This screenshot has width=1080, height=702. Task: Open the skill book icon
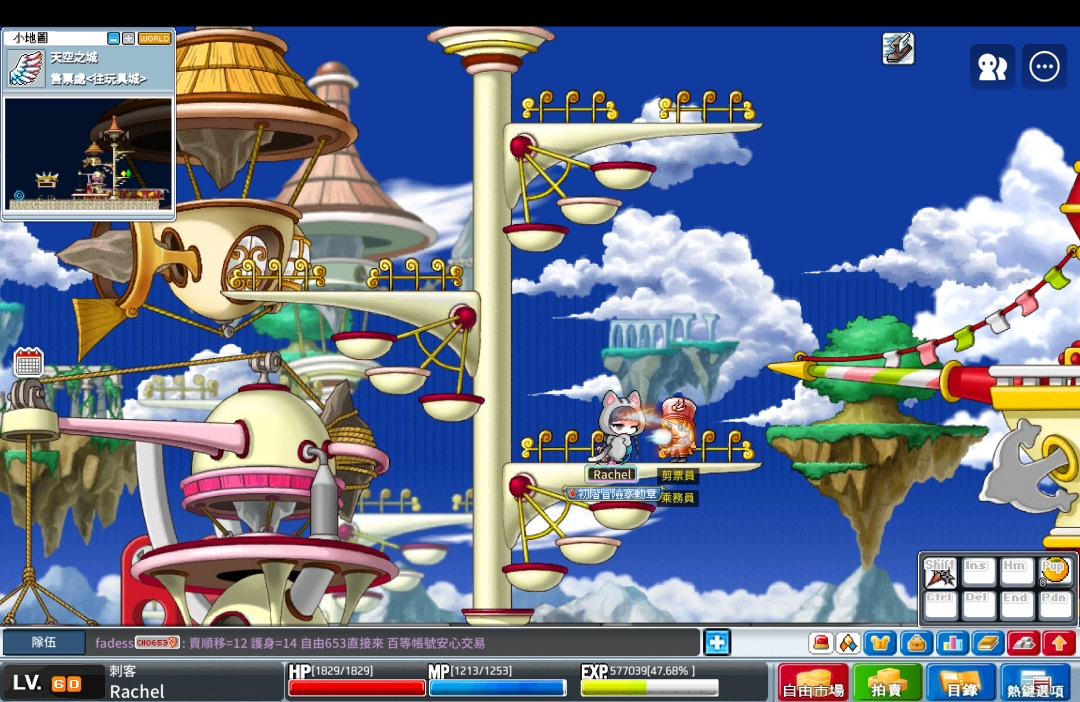[x=987, y=642]
